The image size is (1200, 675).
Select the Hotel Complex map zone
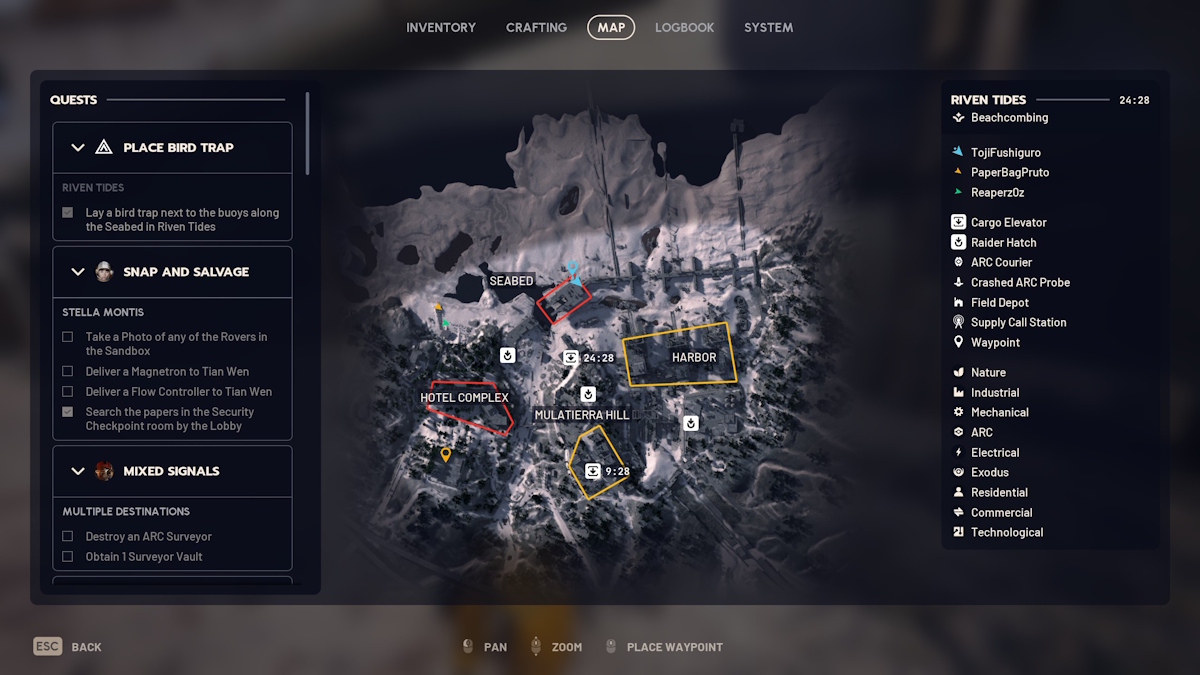[466, 400]
